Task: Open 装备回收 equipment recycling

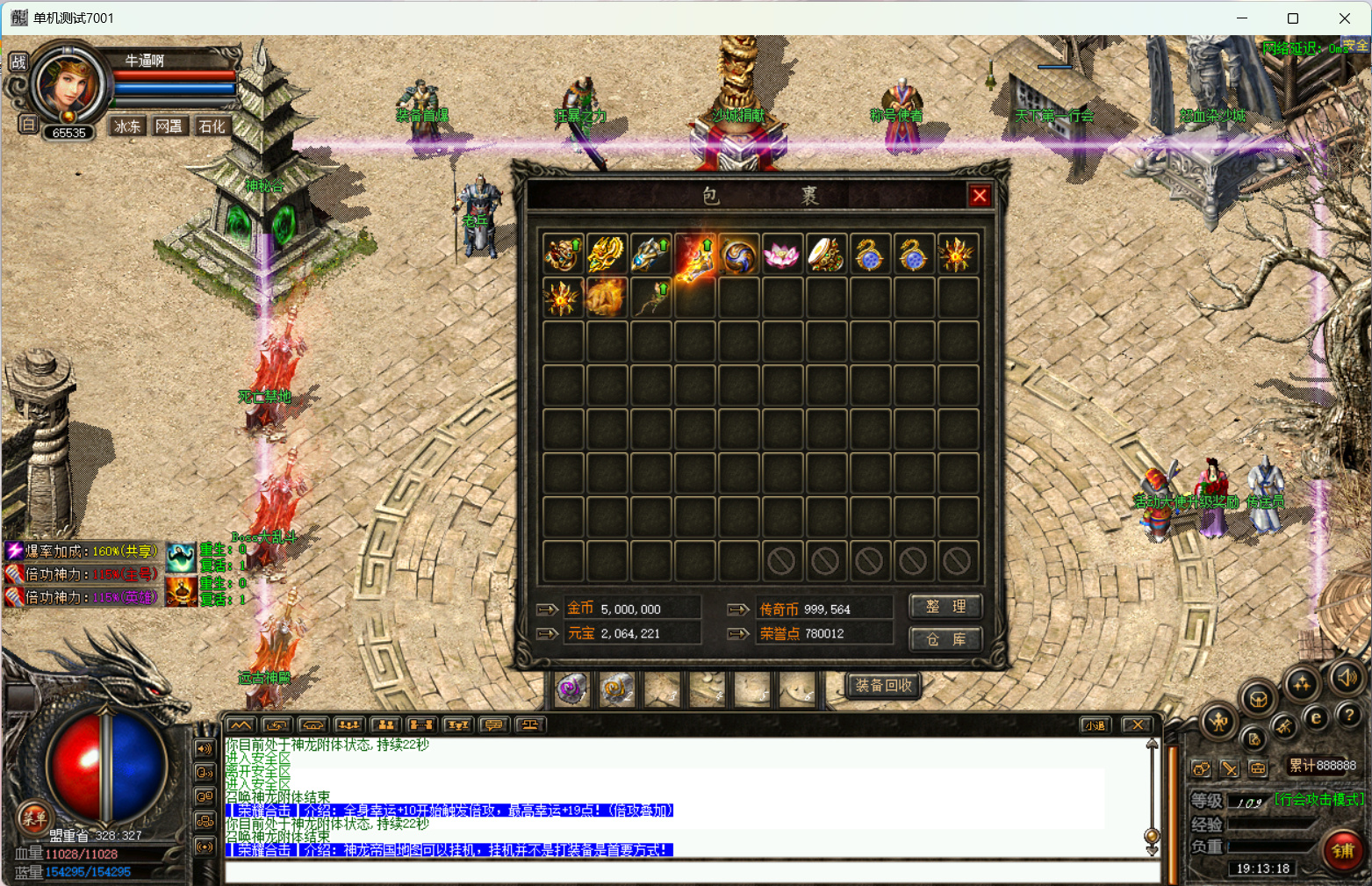Action: (883, 685)
